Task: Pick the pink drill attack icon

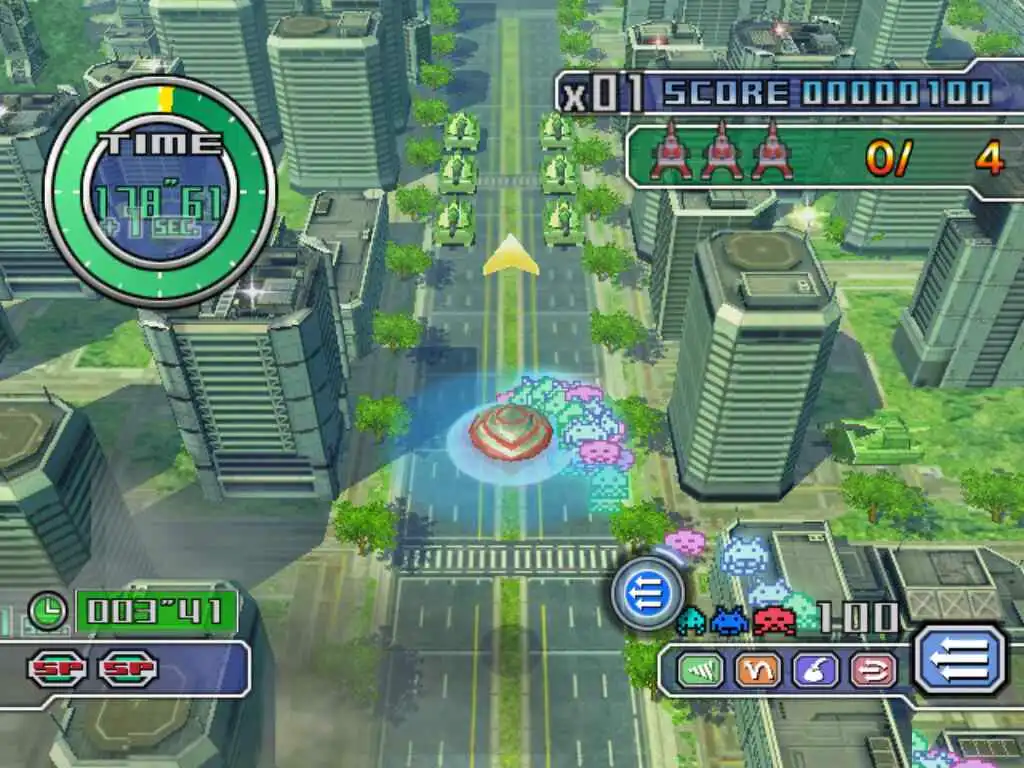Action: [873, 669]
